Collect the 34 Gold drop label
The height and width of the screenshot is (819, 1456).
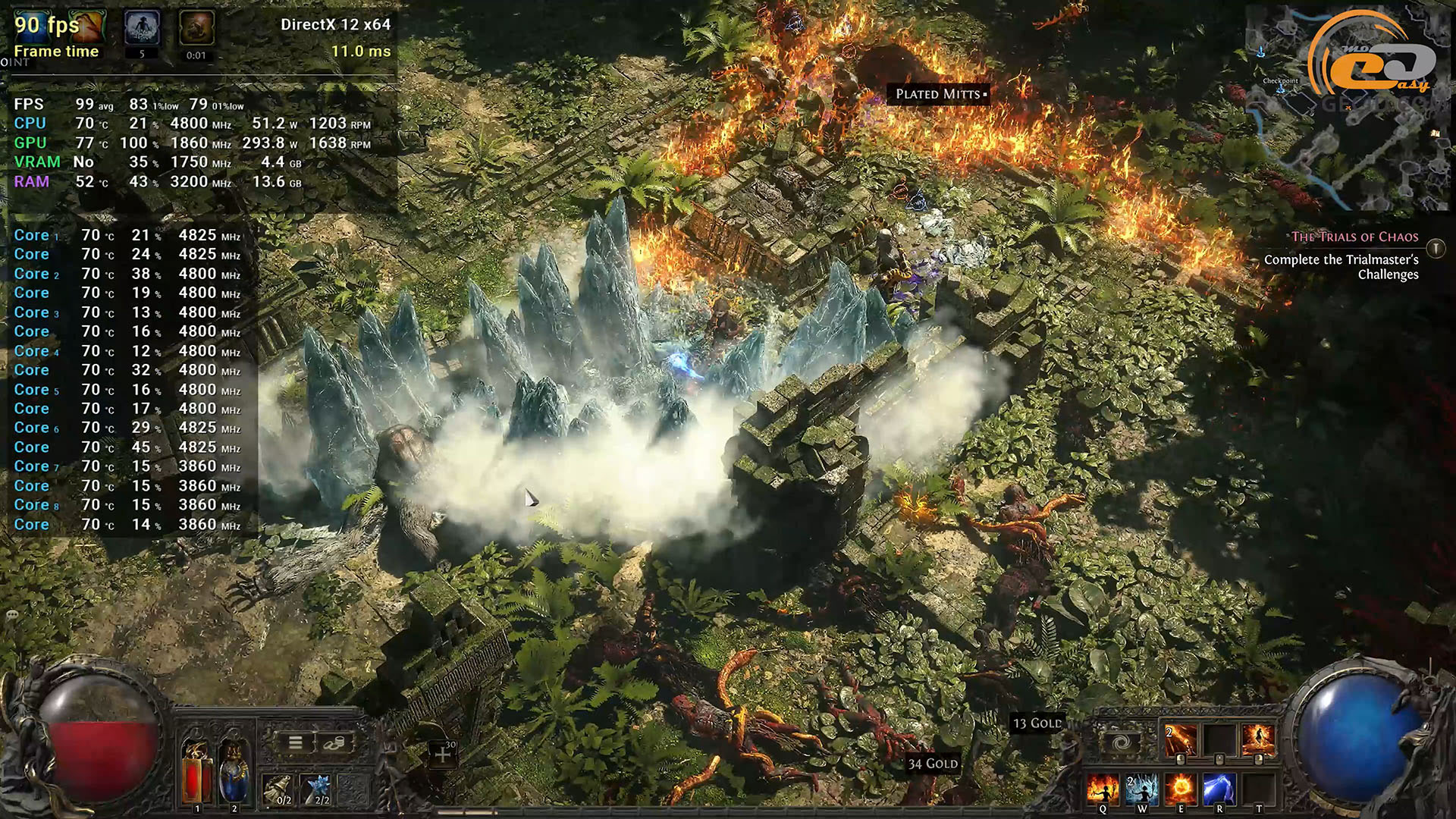pos(933,764)
